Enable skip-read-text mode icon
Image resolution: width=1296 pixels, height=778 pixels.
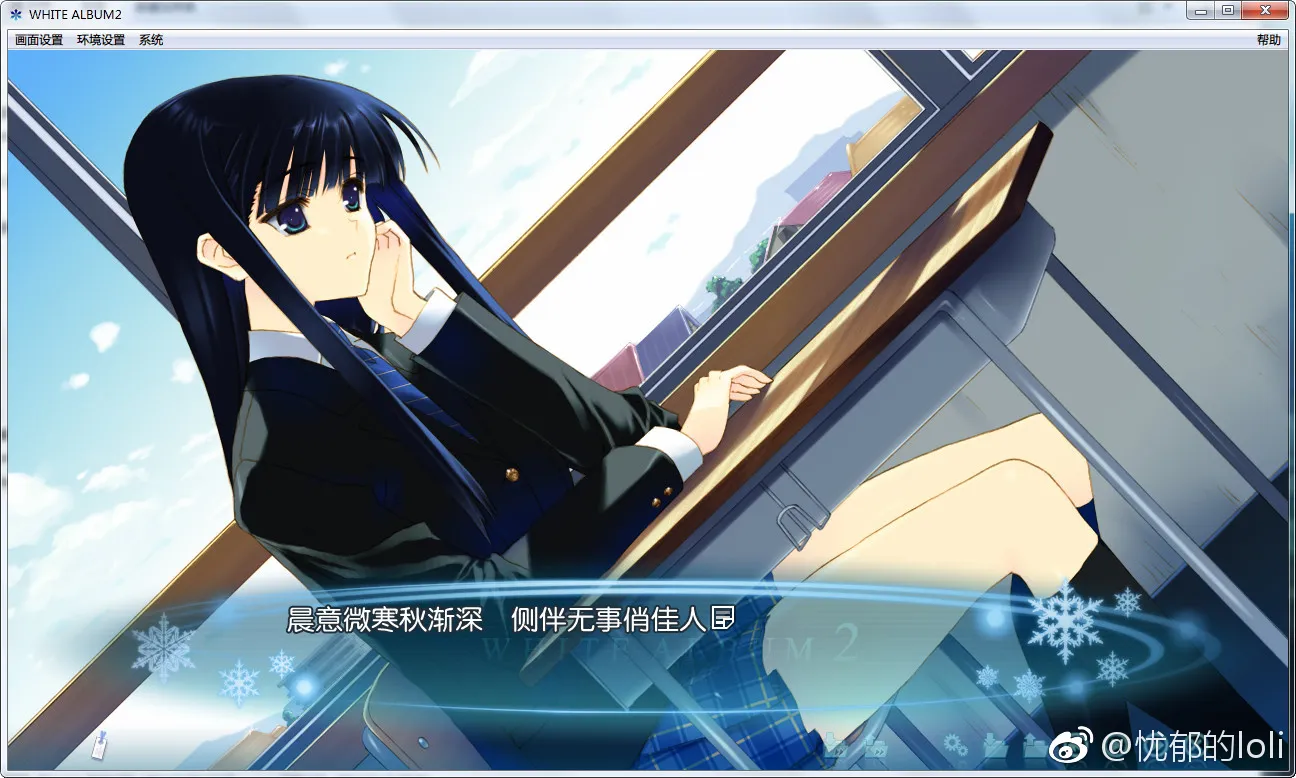(836, 747)
